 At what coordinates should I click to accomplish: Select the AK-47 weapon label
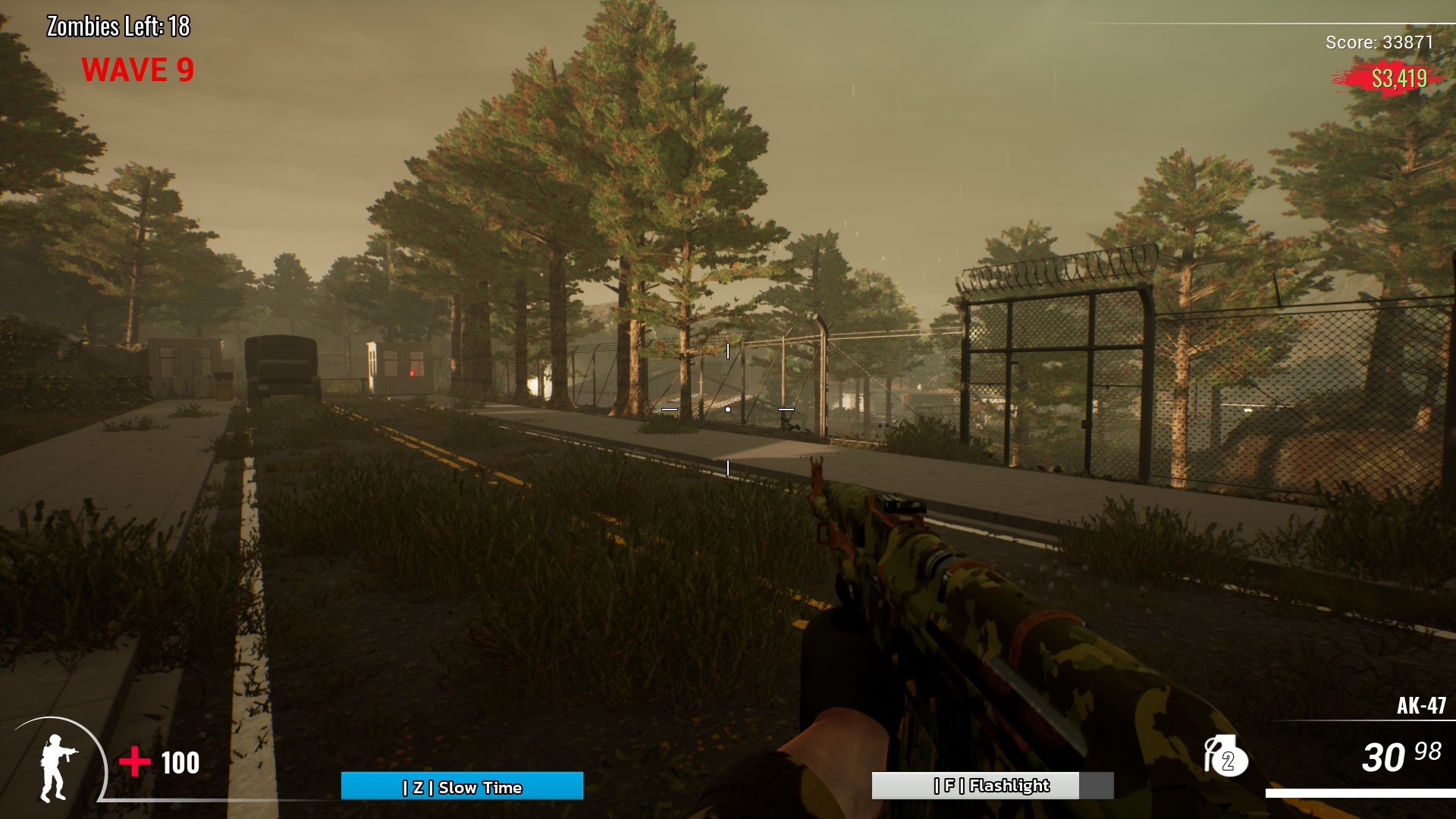(x=1420, y=706)
